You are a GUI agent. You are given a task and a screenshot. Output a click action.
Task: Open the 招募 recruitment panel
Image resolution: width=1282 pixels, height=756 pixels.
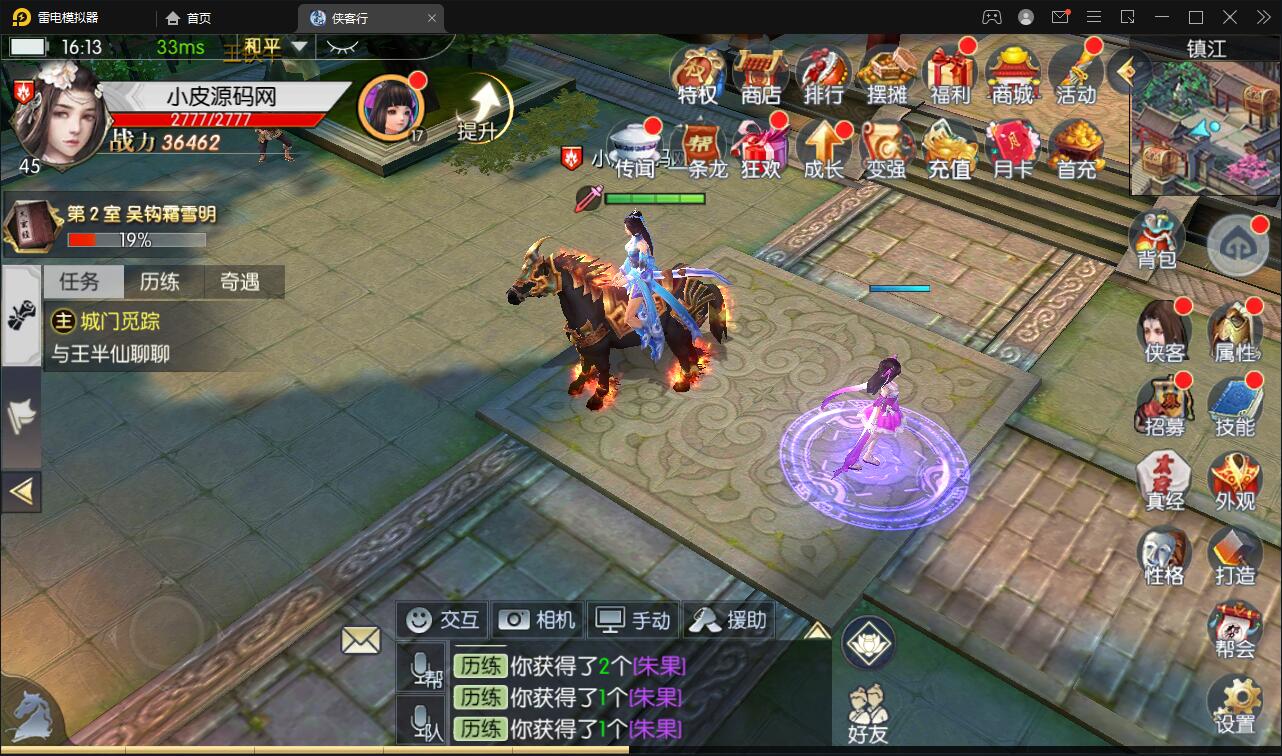1163,400
